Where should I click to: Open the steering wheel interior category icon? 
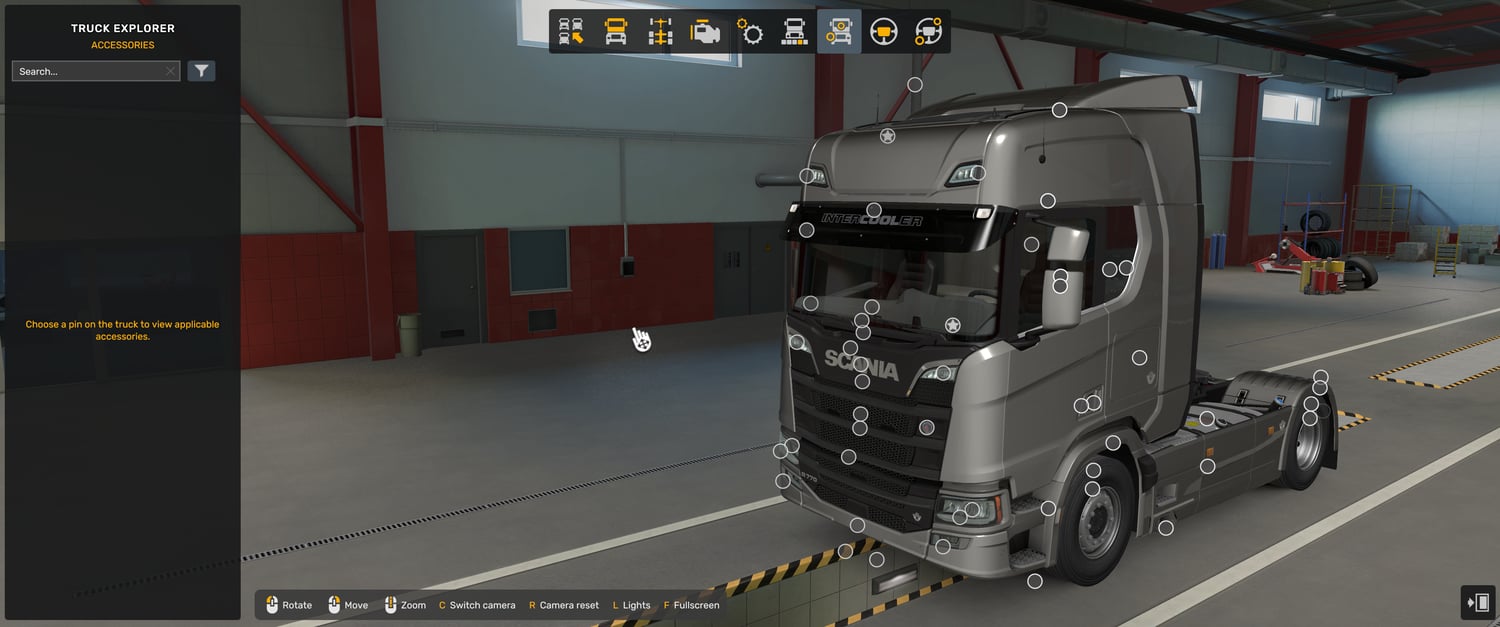[x=883, y=32]
